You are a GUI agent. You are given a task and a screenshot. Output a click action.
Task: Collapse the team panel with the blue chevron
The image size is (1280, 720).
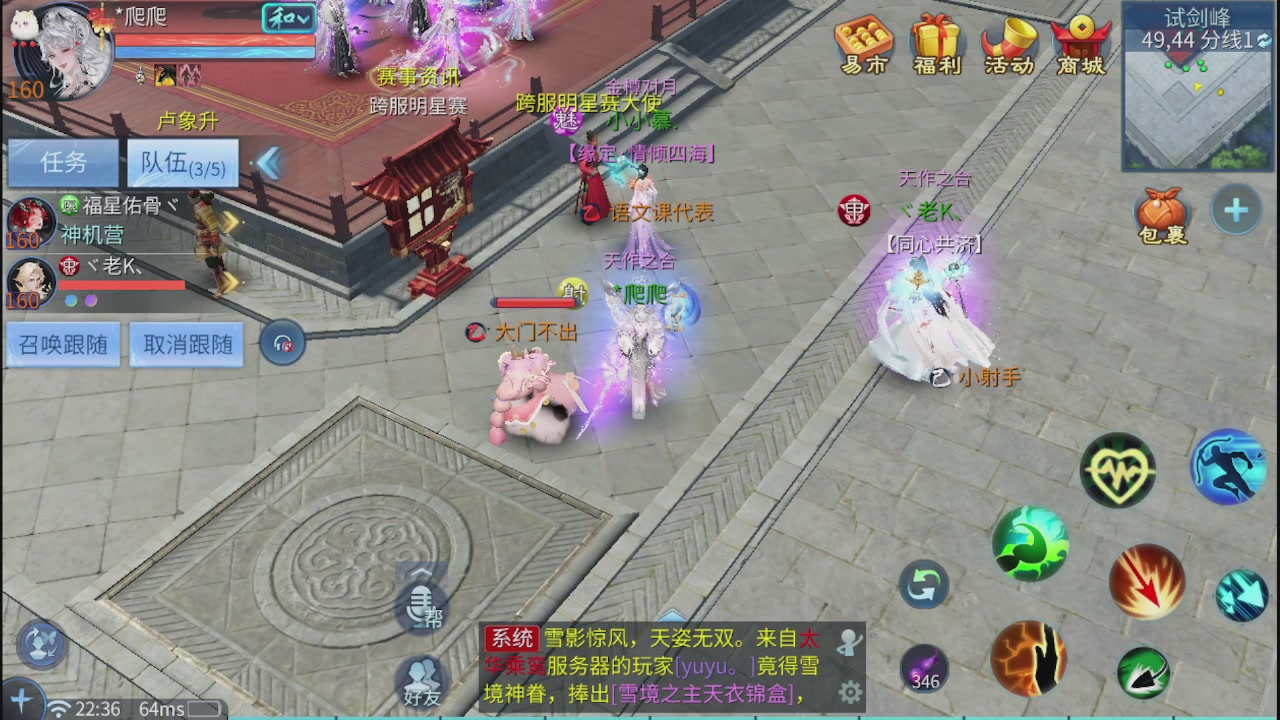[268, 164]
